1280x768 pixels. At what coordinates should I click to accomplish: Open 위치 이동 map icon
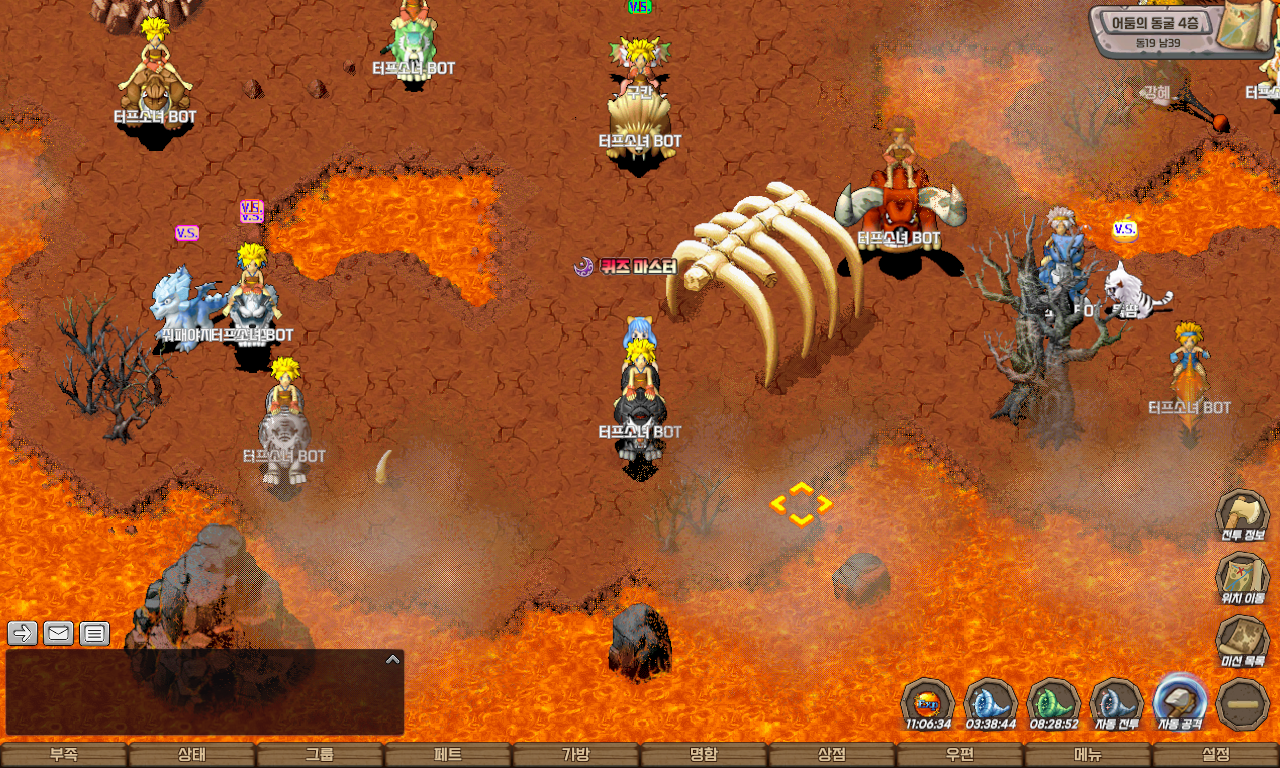[1242, 579]
